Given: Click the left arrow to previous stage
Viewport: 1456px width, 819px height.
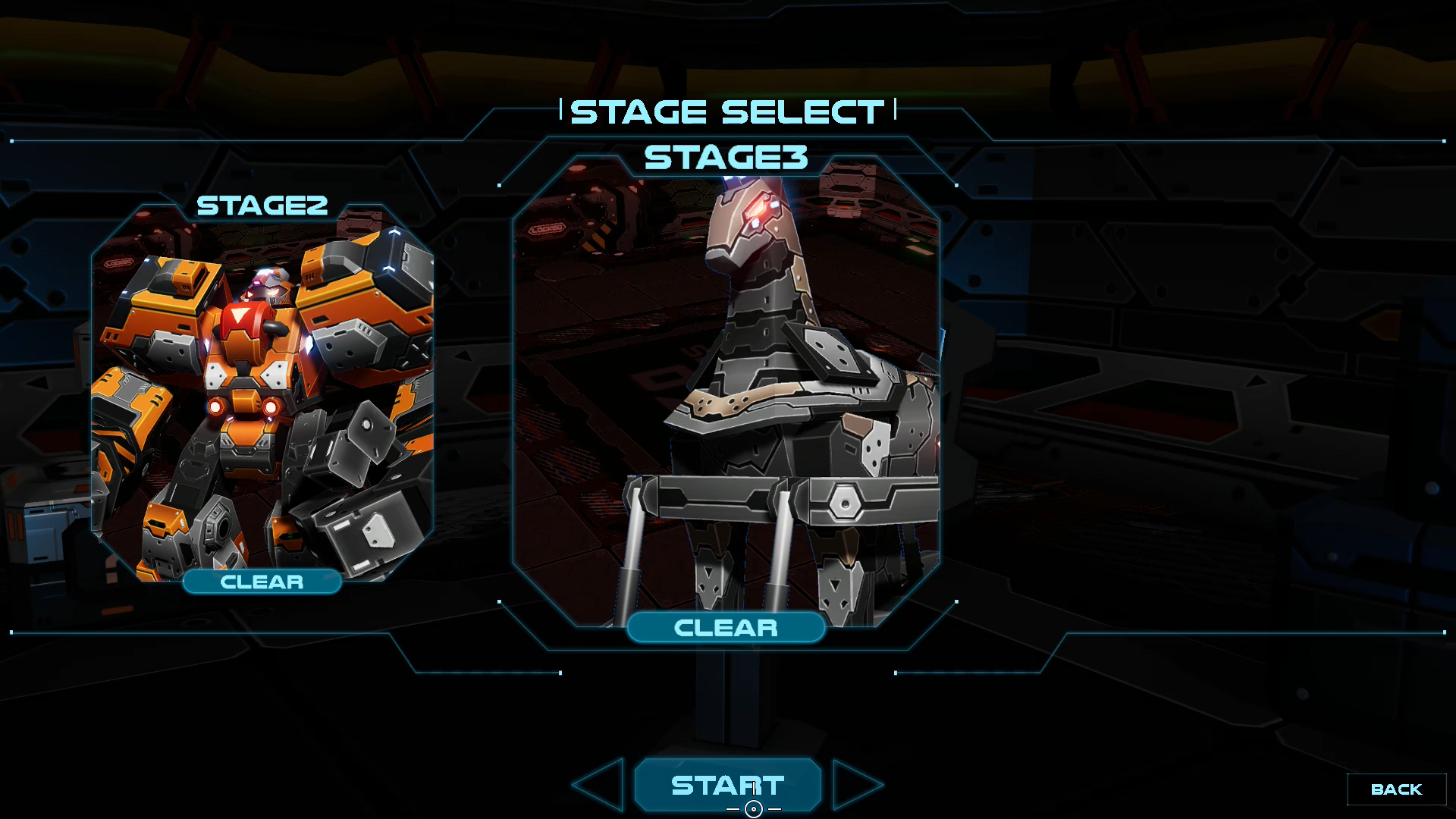Looking at the screenshot, I should click(601, 785).
